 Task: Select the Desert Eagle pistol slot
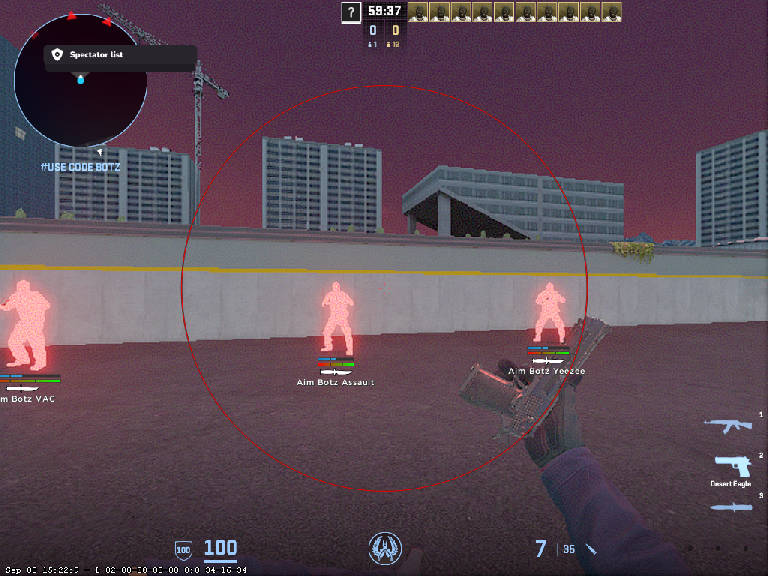[733, 467]
